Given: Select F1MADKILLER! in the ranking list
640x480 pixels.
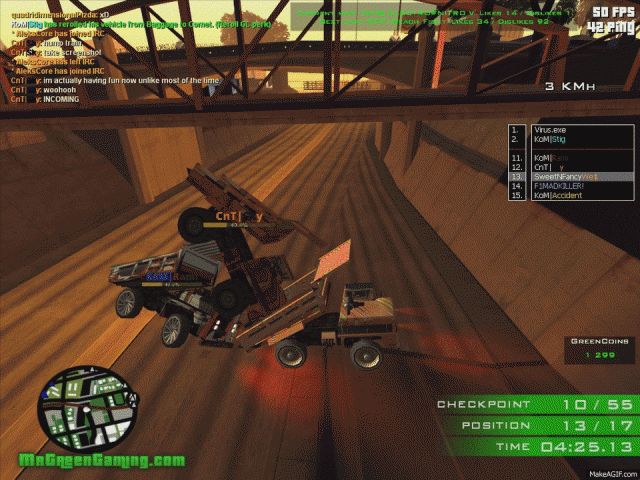Looking at the screenshot, I should pos(562,186).
